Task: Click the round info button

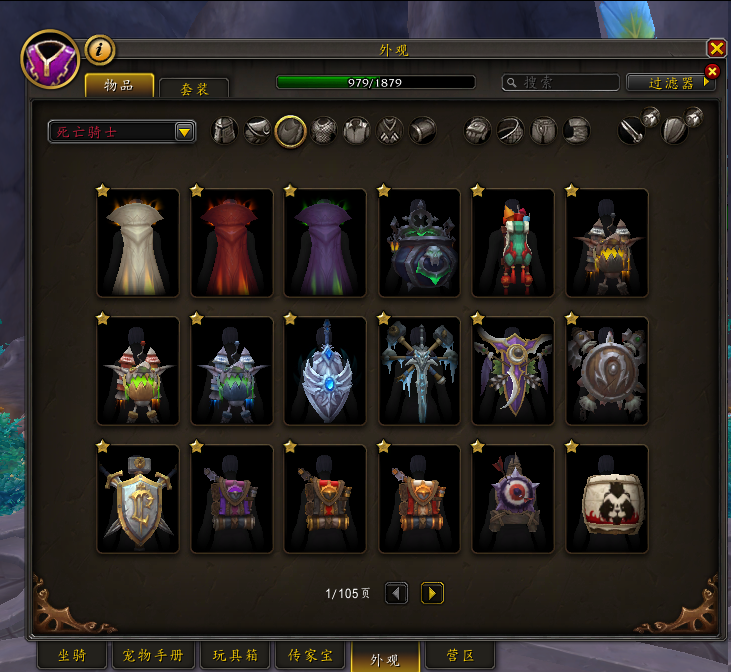Action: point(100,48)
